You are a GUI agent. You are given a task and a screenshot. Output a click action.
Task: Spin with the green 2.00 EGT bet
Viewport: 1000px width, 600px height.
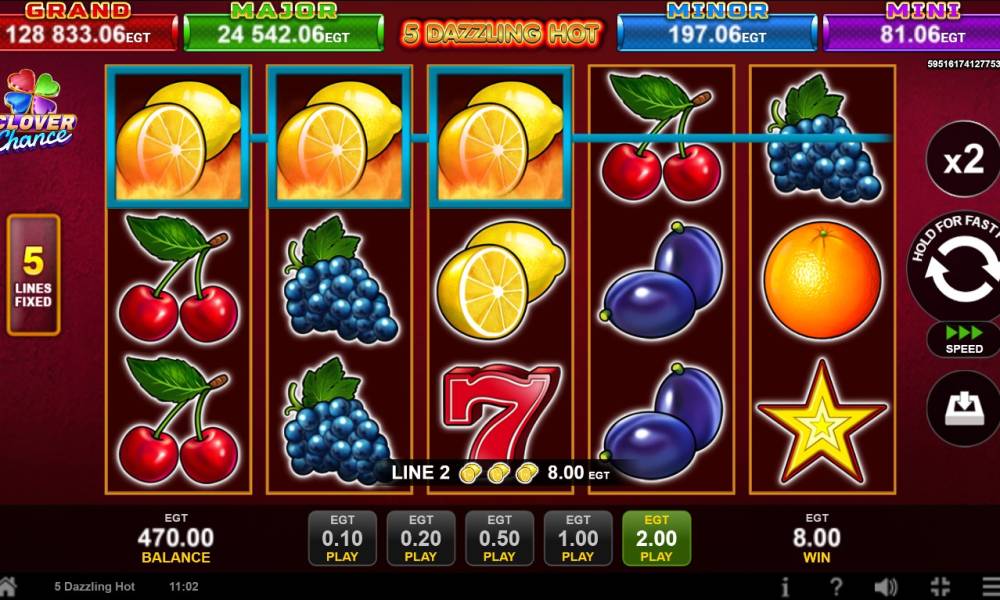coord(656,538)
